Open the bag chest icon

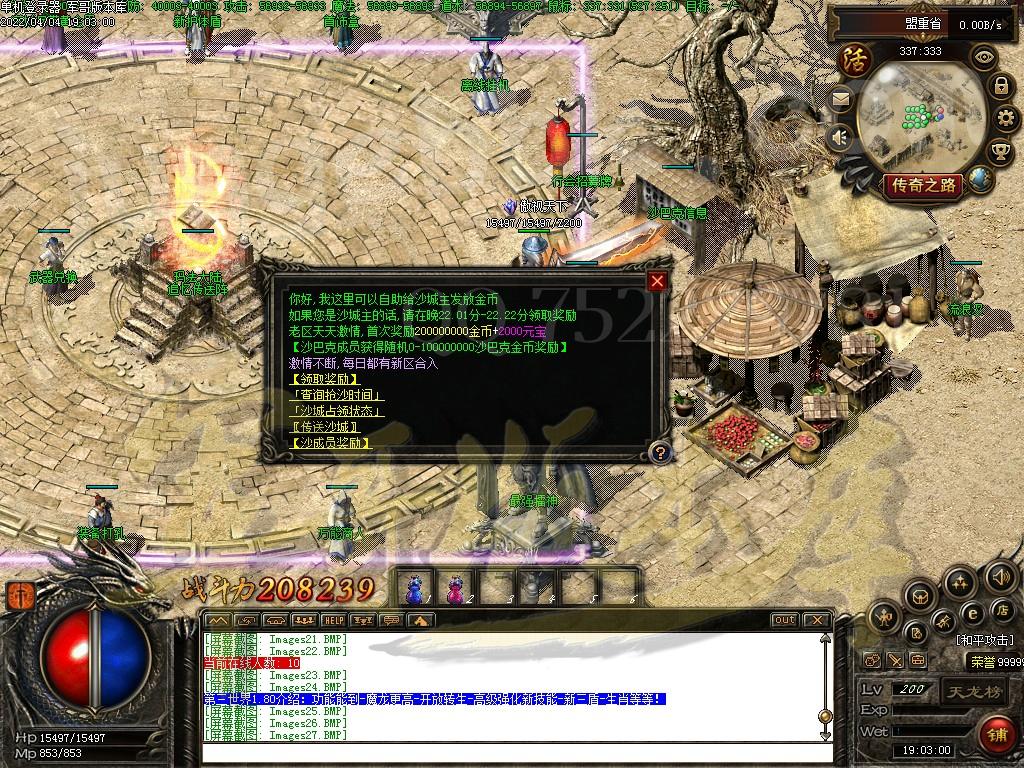pos(921,596)
